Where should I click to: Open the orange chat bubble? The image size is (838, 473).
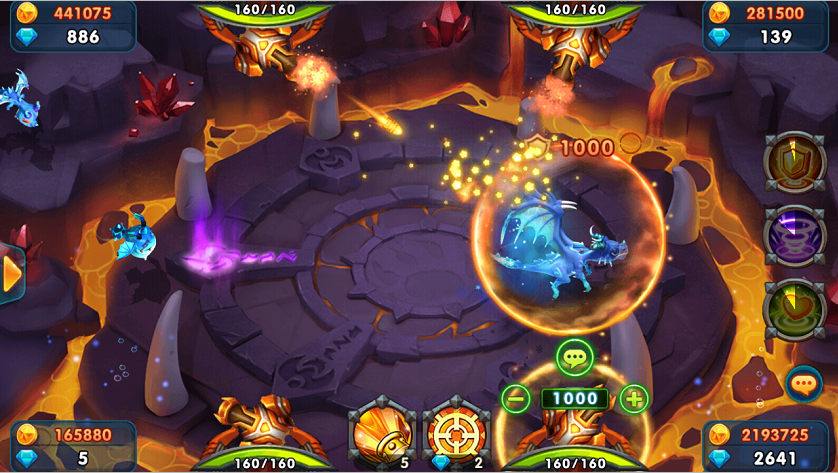click(803, 383)
